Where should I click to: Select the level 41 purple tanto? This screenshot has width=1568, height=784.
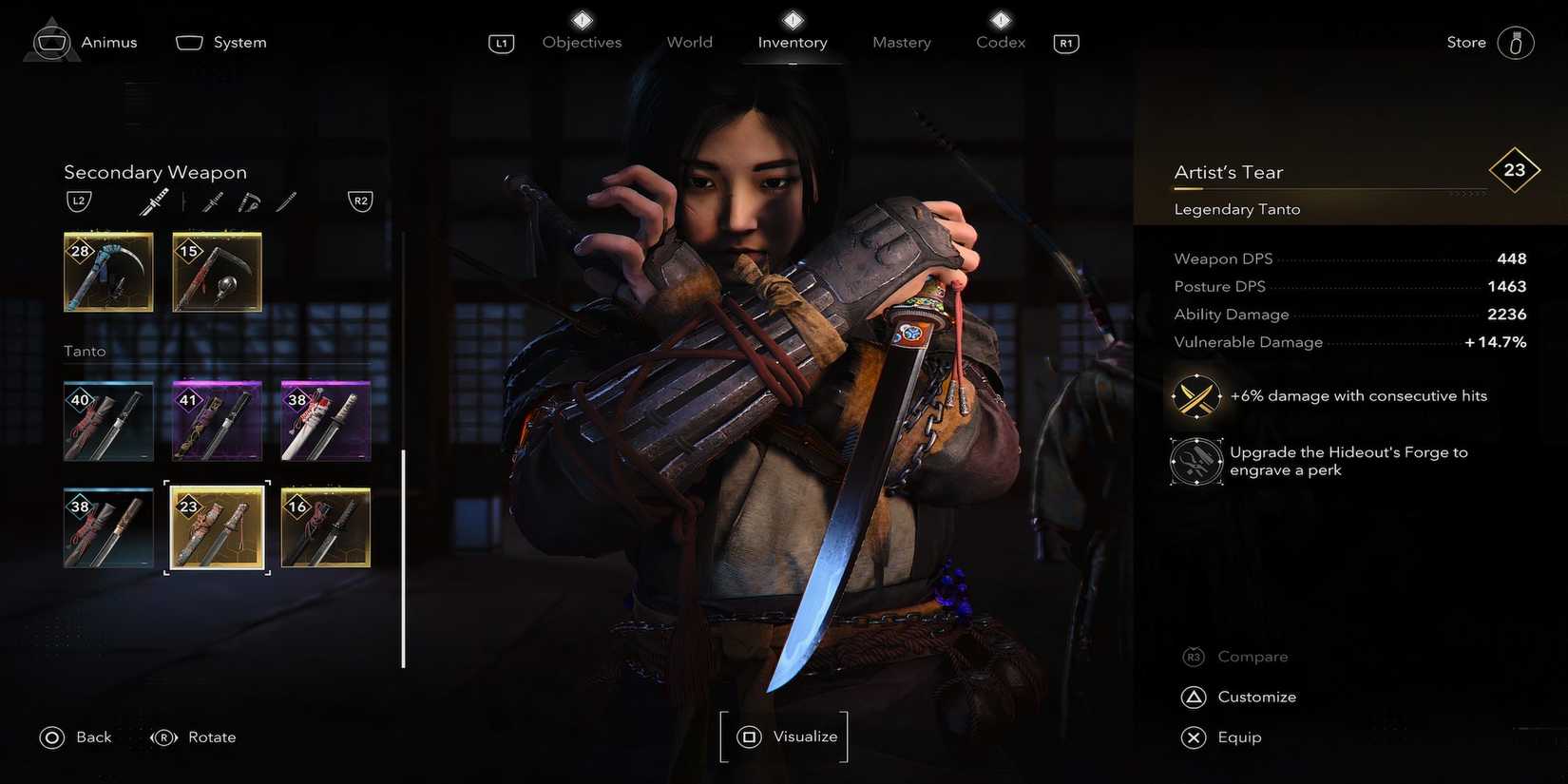217,421
